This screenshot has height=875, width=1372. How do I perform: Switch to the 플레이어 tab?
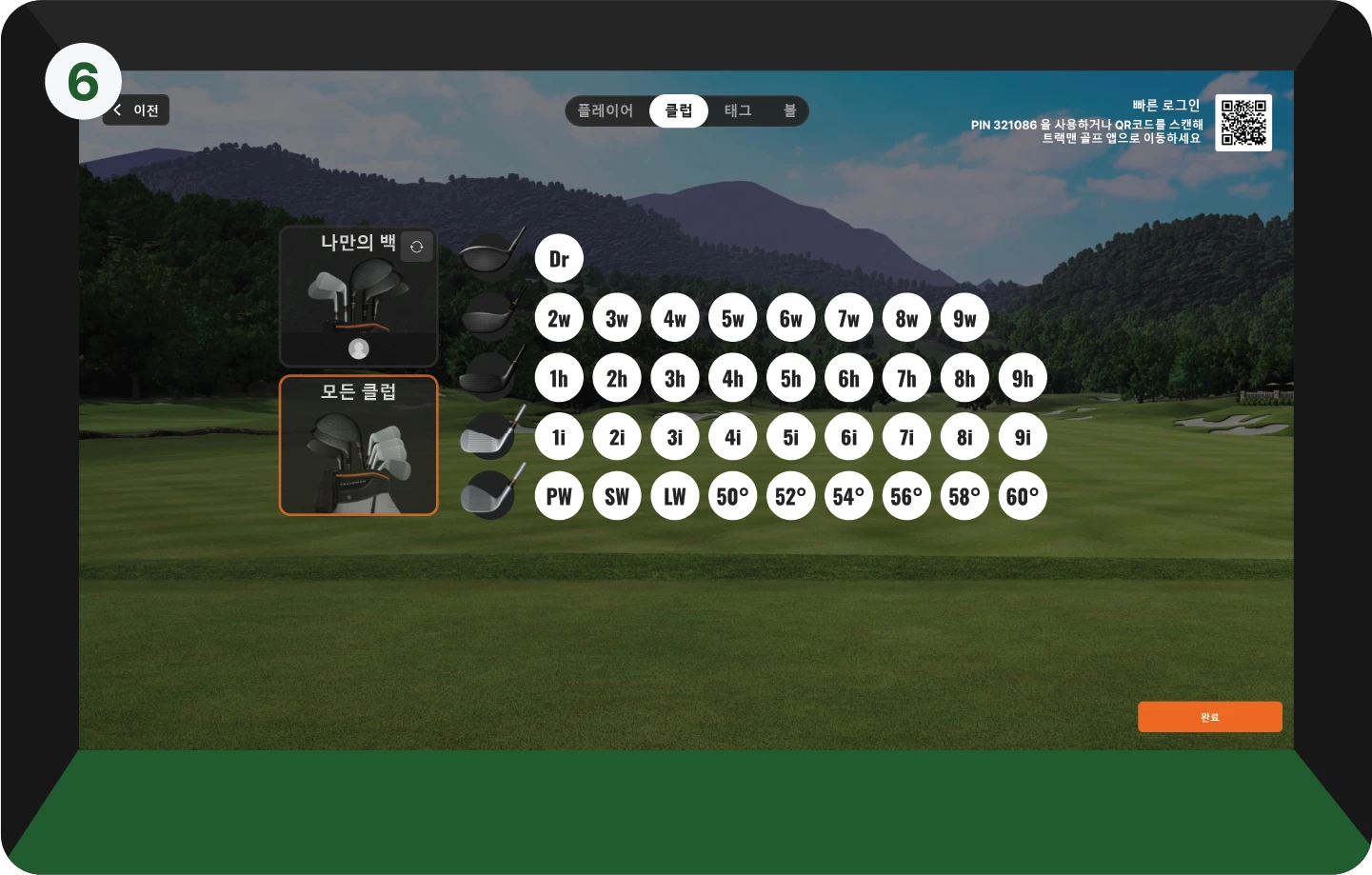click(606, 110)
